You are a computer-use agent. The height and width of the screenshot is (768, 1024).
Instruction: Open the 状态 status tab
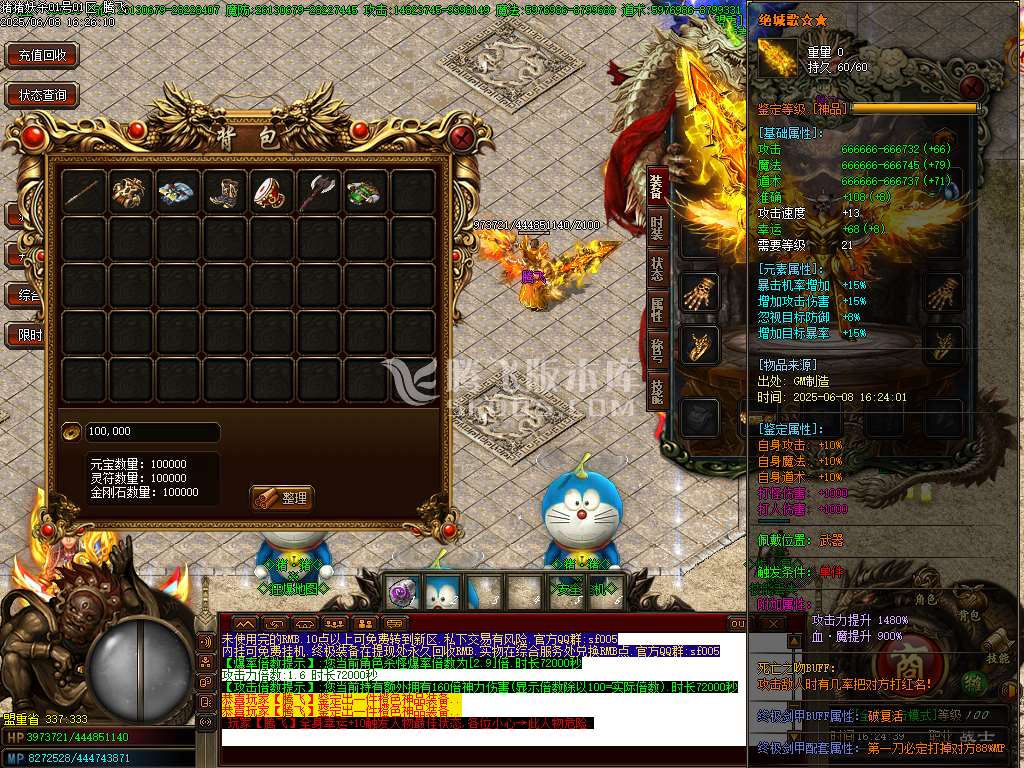pos(656,269)
